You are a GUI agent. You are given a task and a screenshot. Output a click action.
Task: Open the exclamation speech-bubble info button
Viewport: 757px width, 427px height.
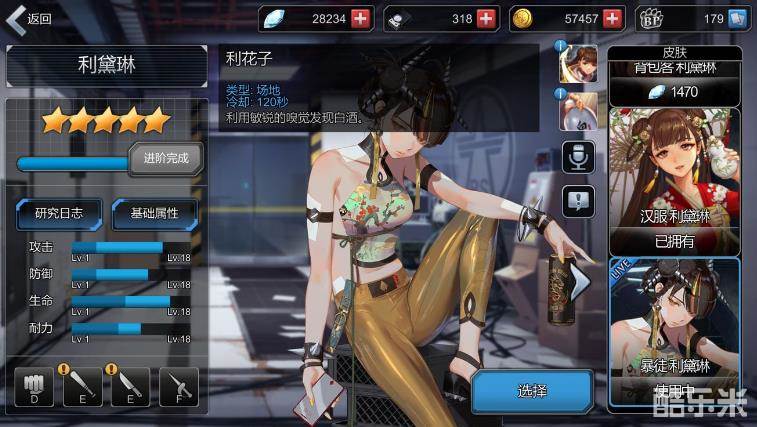[x=579, y=201]
